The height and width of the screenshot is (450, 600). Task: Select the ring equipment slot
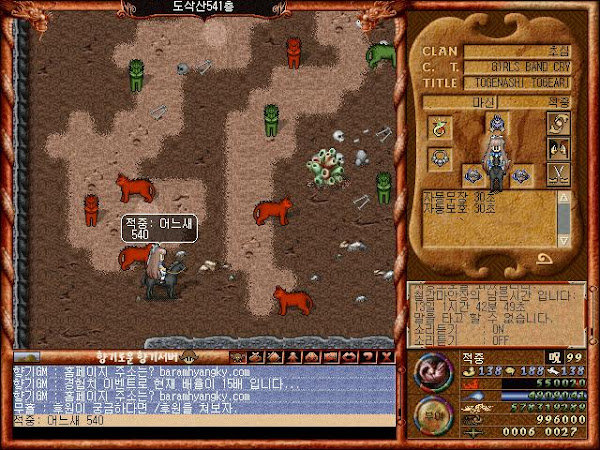(x=438, y=128)
